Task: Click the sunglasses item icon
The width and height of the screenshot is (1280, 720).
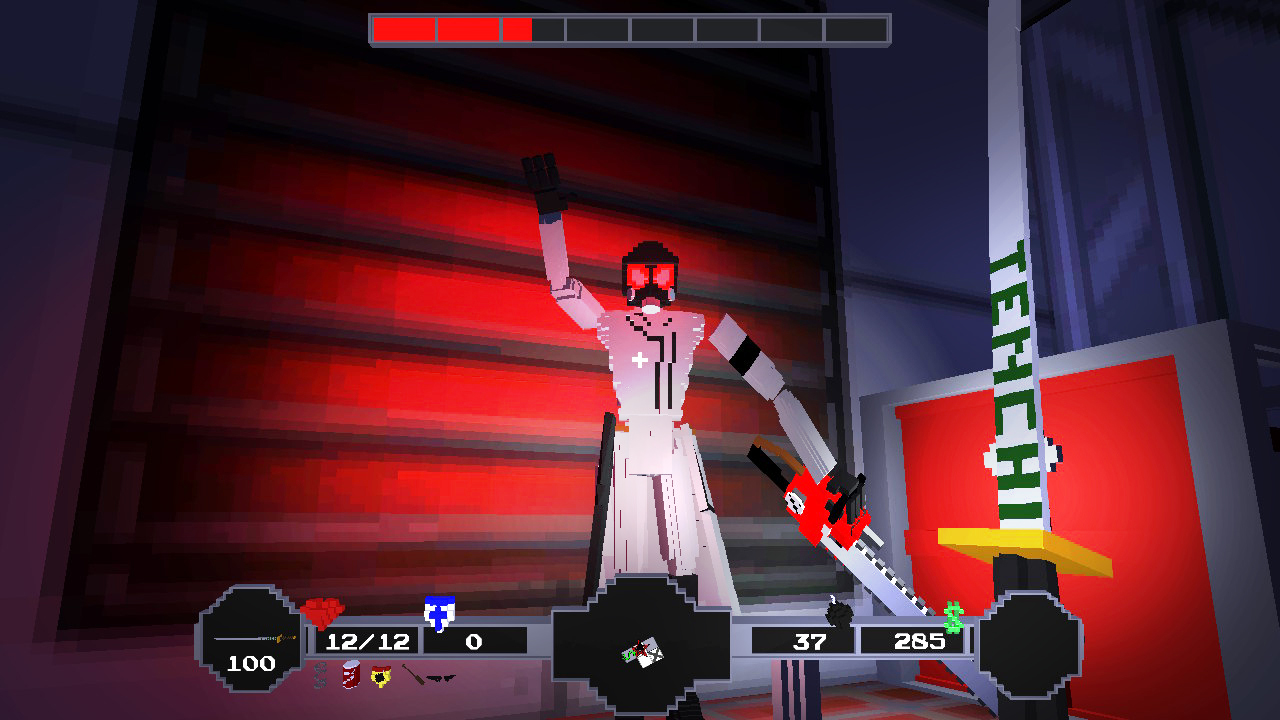Action: pyautogui.click(x=442, y=678)
